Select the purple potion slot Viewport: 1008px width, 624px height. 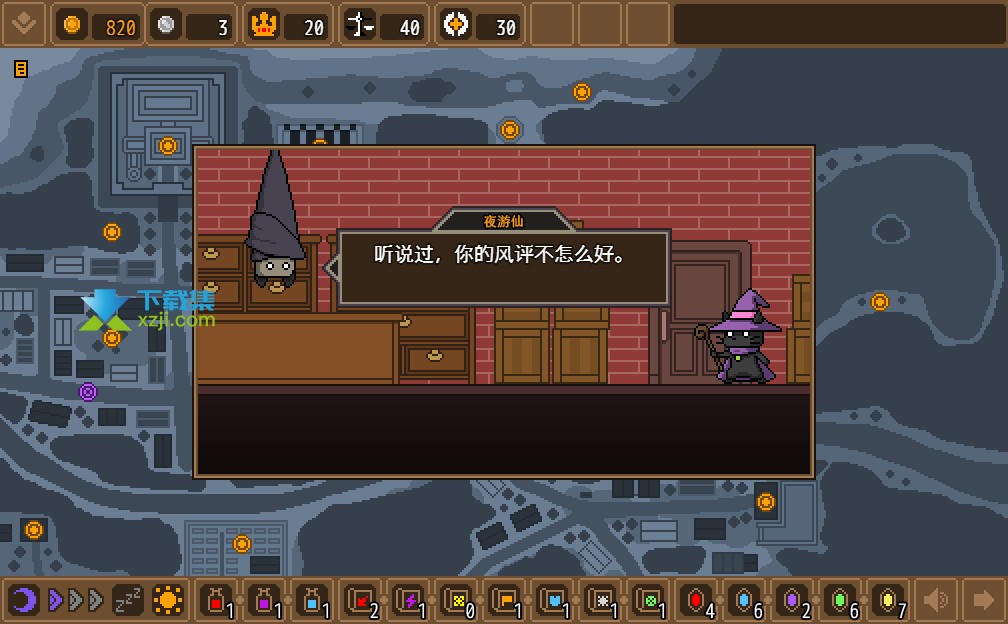tap(265, 600)
